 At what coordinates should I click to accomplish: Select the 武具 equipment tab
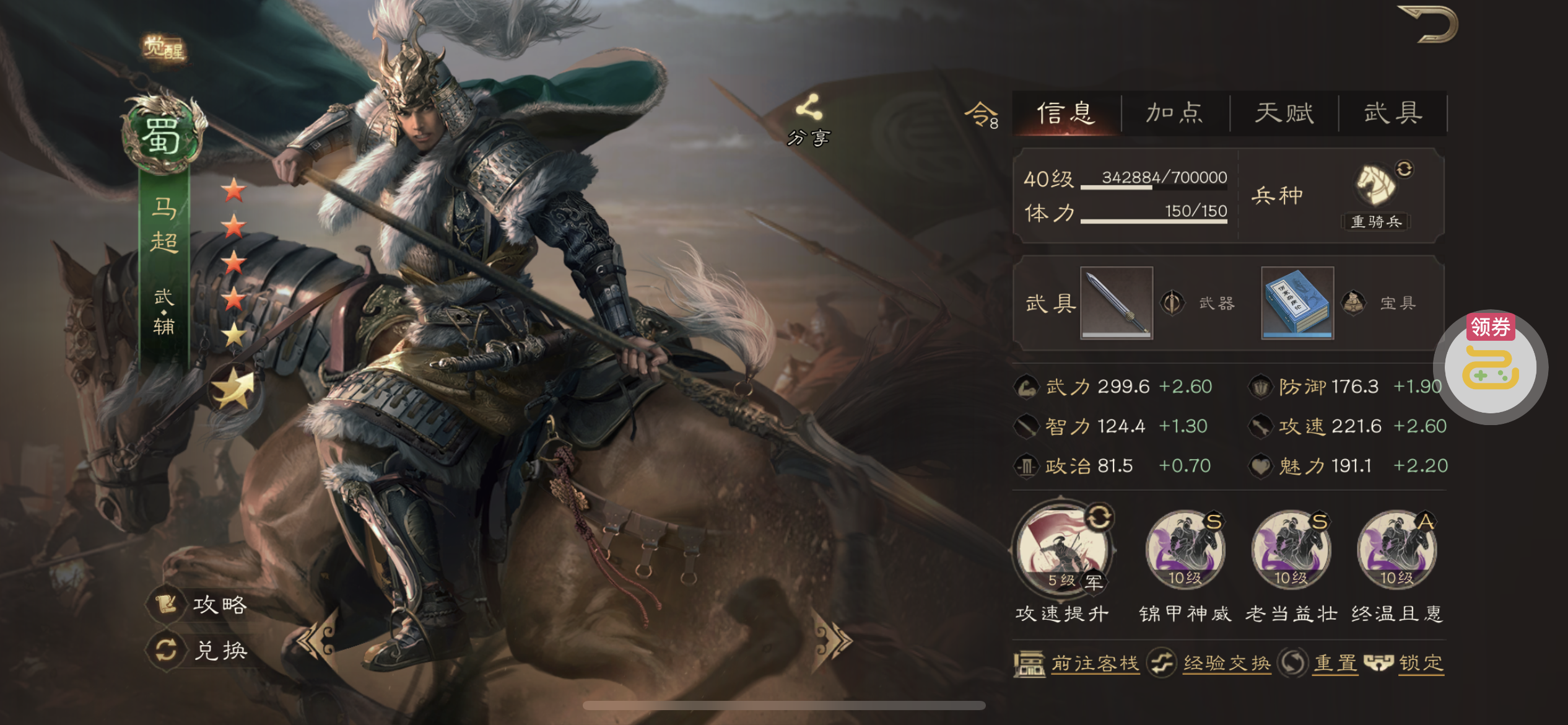point(1393,113)
